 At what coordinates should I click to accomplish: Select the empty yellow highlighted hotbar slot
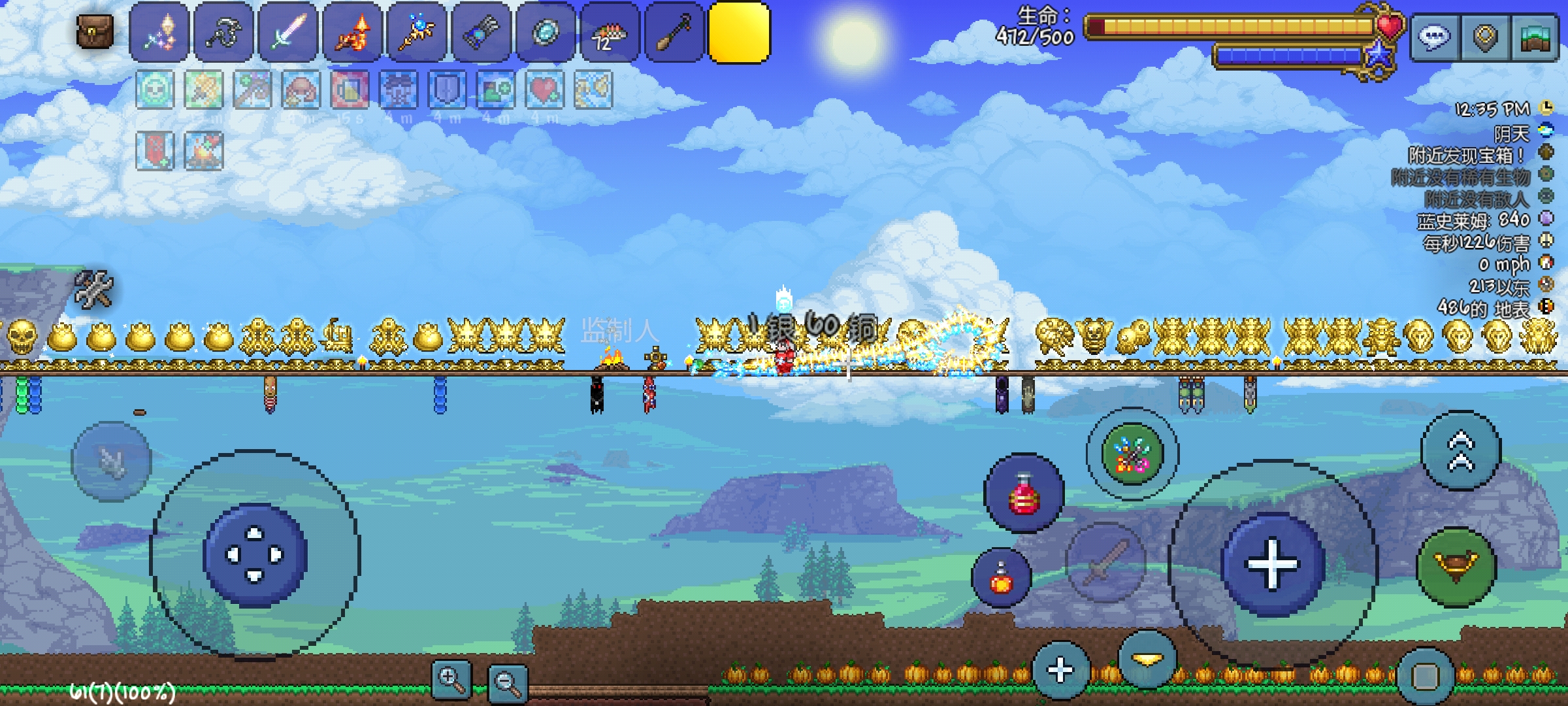pyautogui.click(x=739, y=32)
